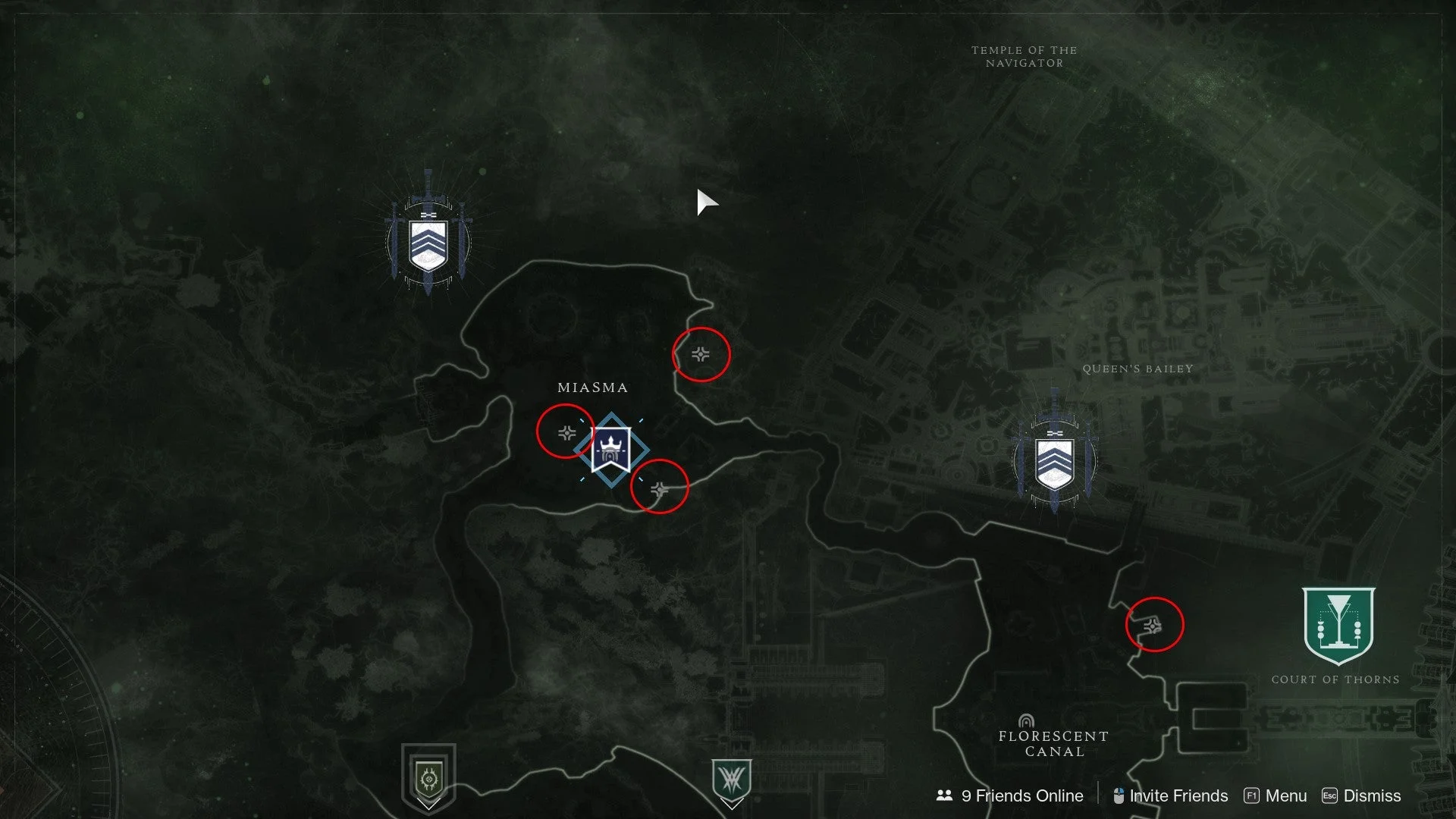Select the Miasma landing zone fast-travel icon
Image resolution: width=1456 pixels, height=819 pixels.
(x=611, y=449)
